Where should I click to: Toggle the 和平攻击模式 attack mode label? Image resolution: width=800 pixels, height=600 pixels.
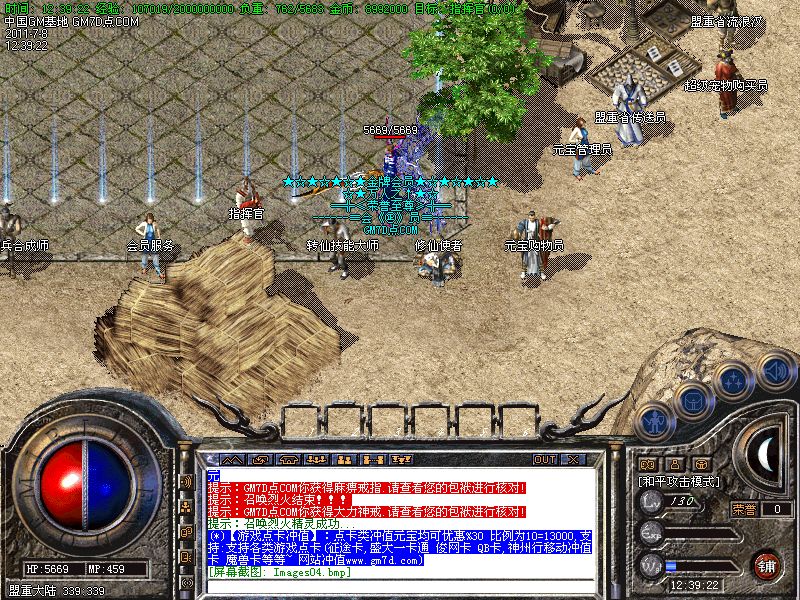[x=680, y=481]
